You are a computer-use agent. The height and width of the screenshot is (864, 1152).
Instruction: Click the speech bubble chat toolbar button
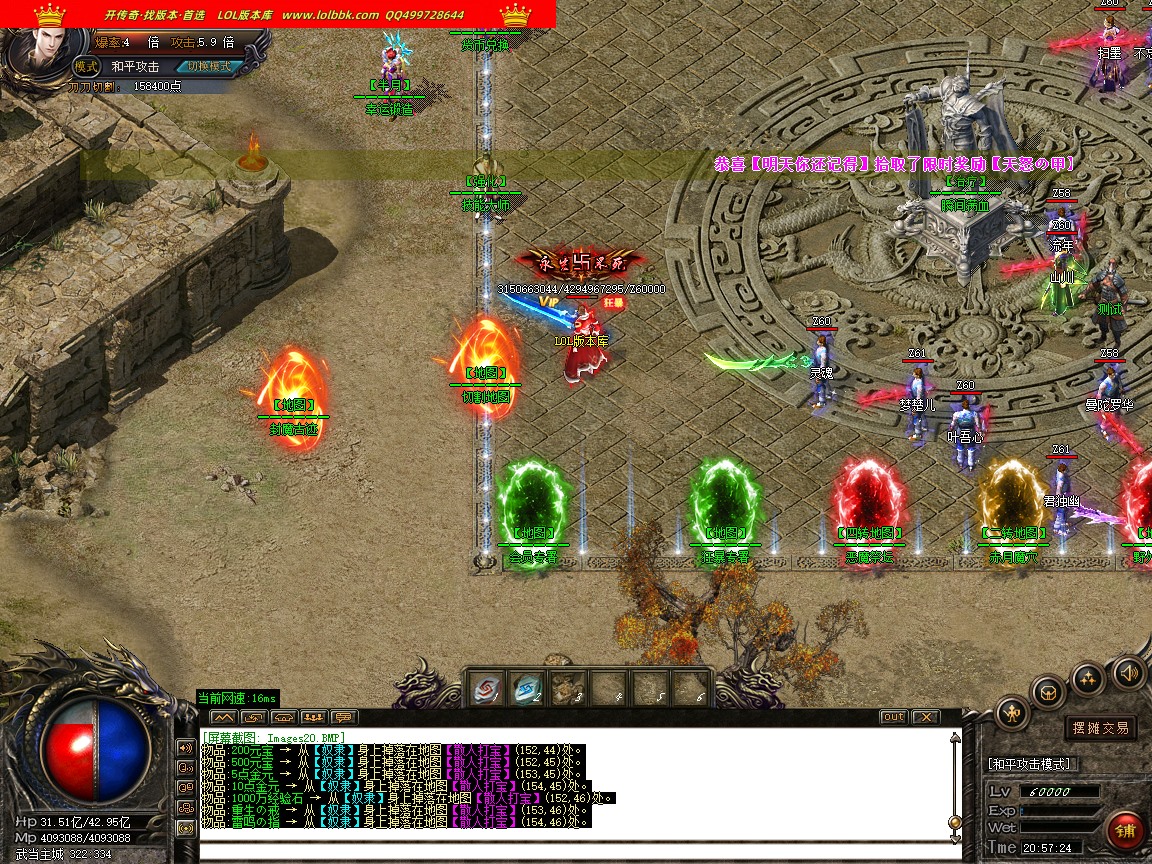click(343, 717)
